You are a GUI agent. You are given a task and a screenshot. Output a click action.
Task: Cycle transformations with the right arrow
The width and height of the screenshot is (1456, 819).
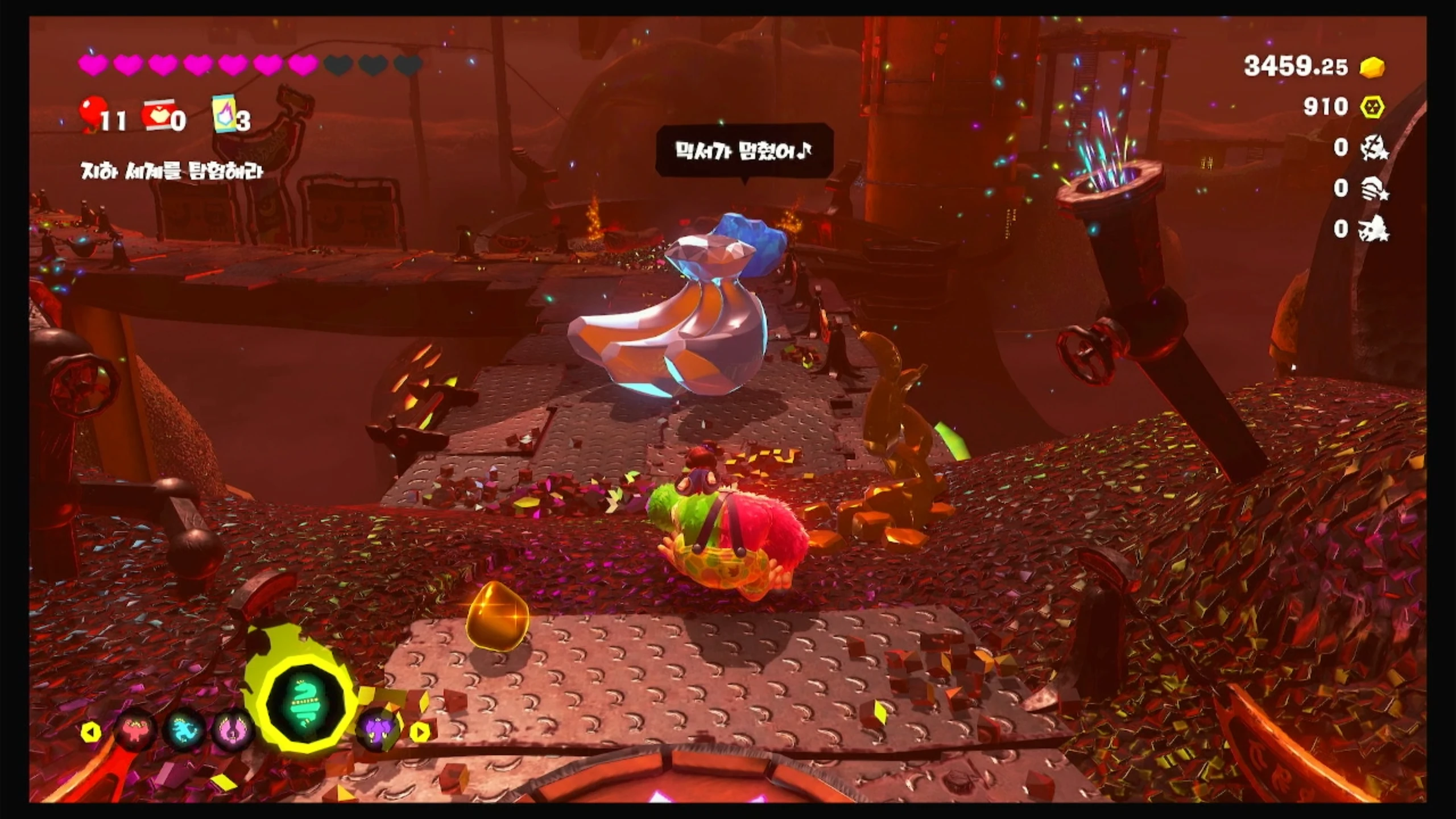click(420, 732)
